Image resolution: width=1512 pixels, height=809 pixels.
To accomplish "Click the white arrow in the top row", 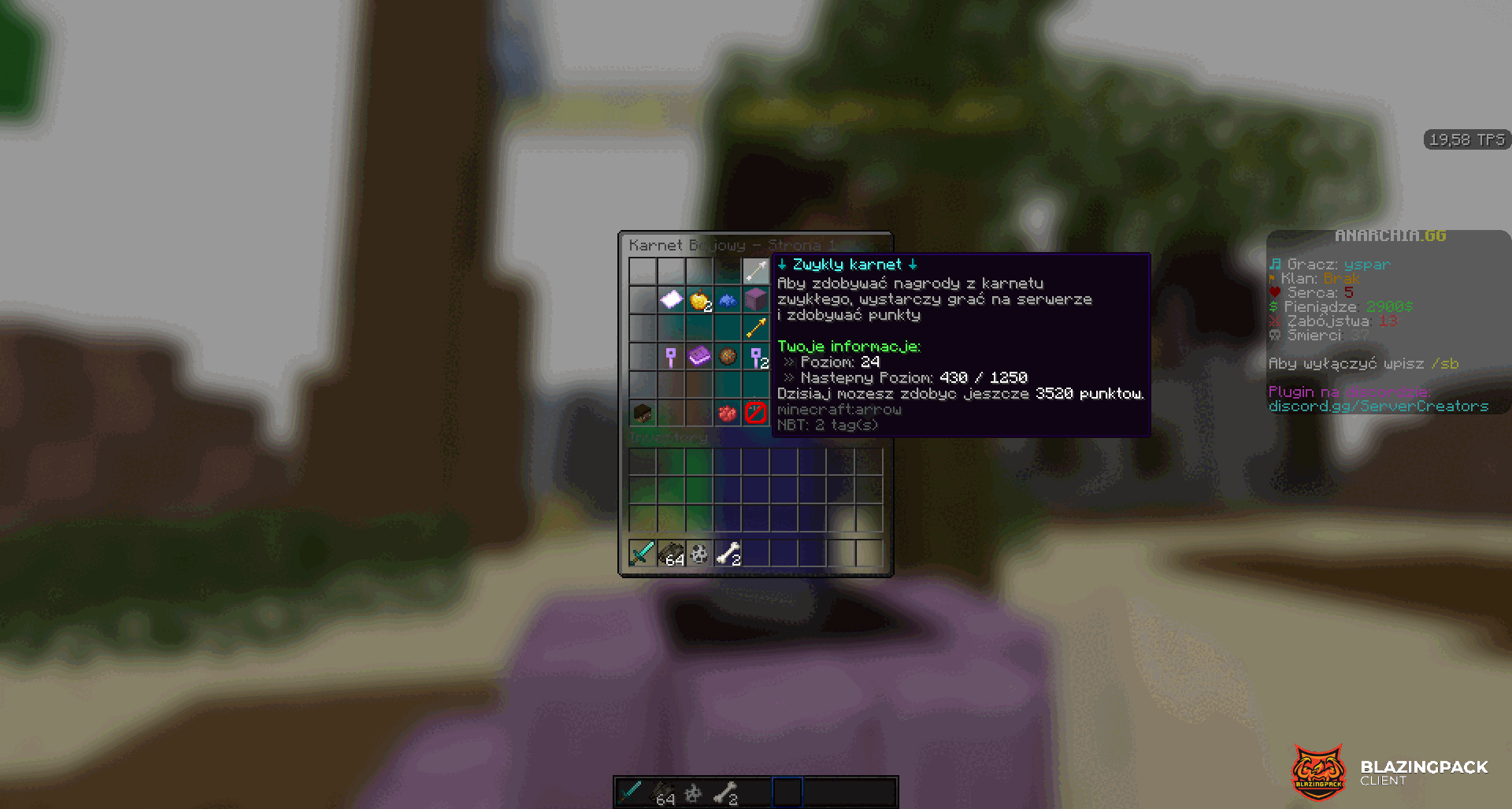I will point(755,271).
